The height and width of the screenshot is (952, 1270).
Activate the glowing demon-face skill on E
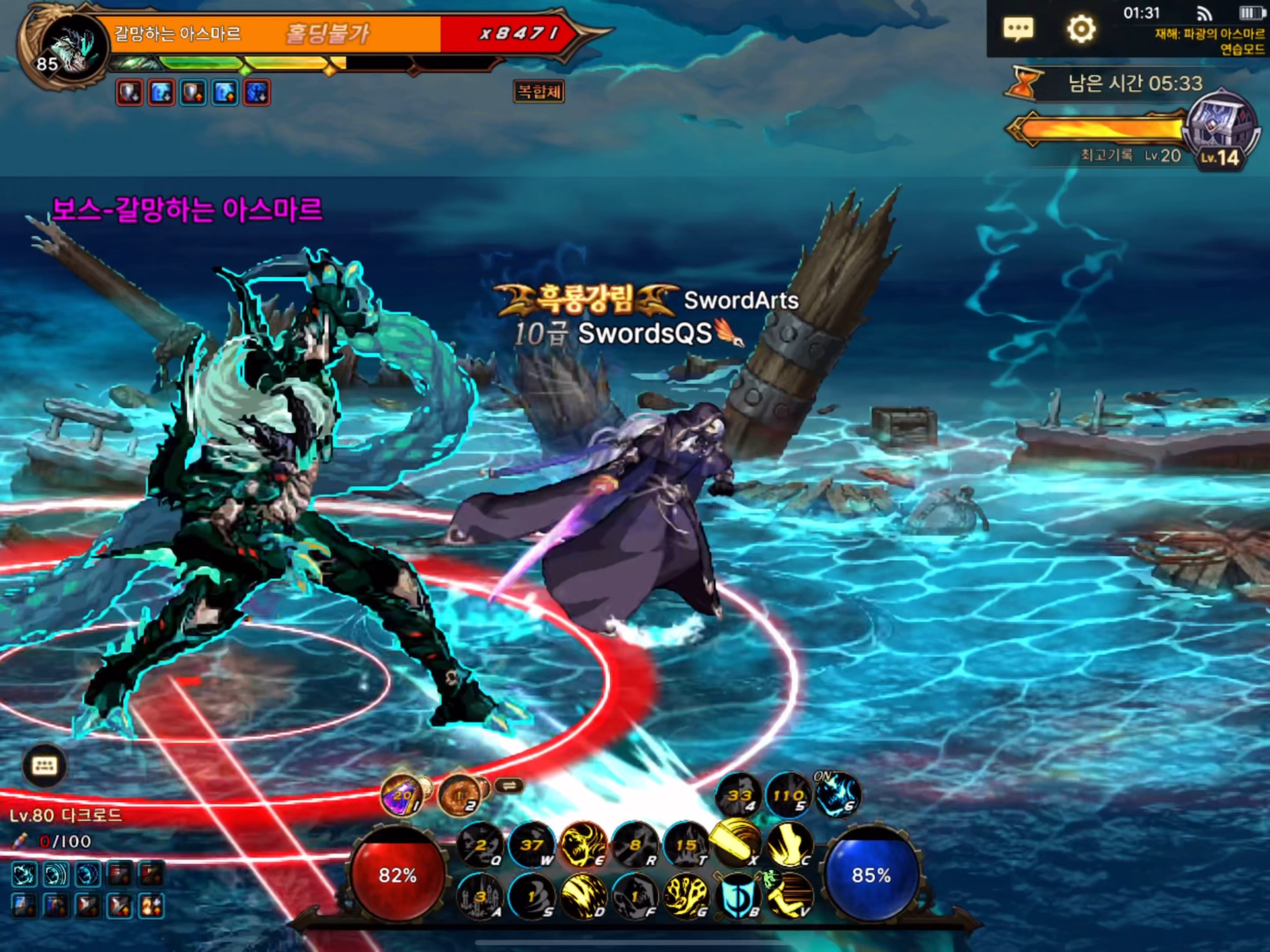(583, 845)
